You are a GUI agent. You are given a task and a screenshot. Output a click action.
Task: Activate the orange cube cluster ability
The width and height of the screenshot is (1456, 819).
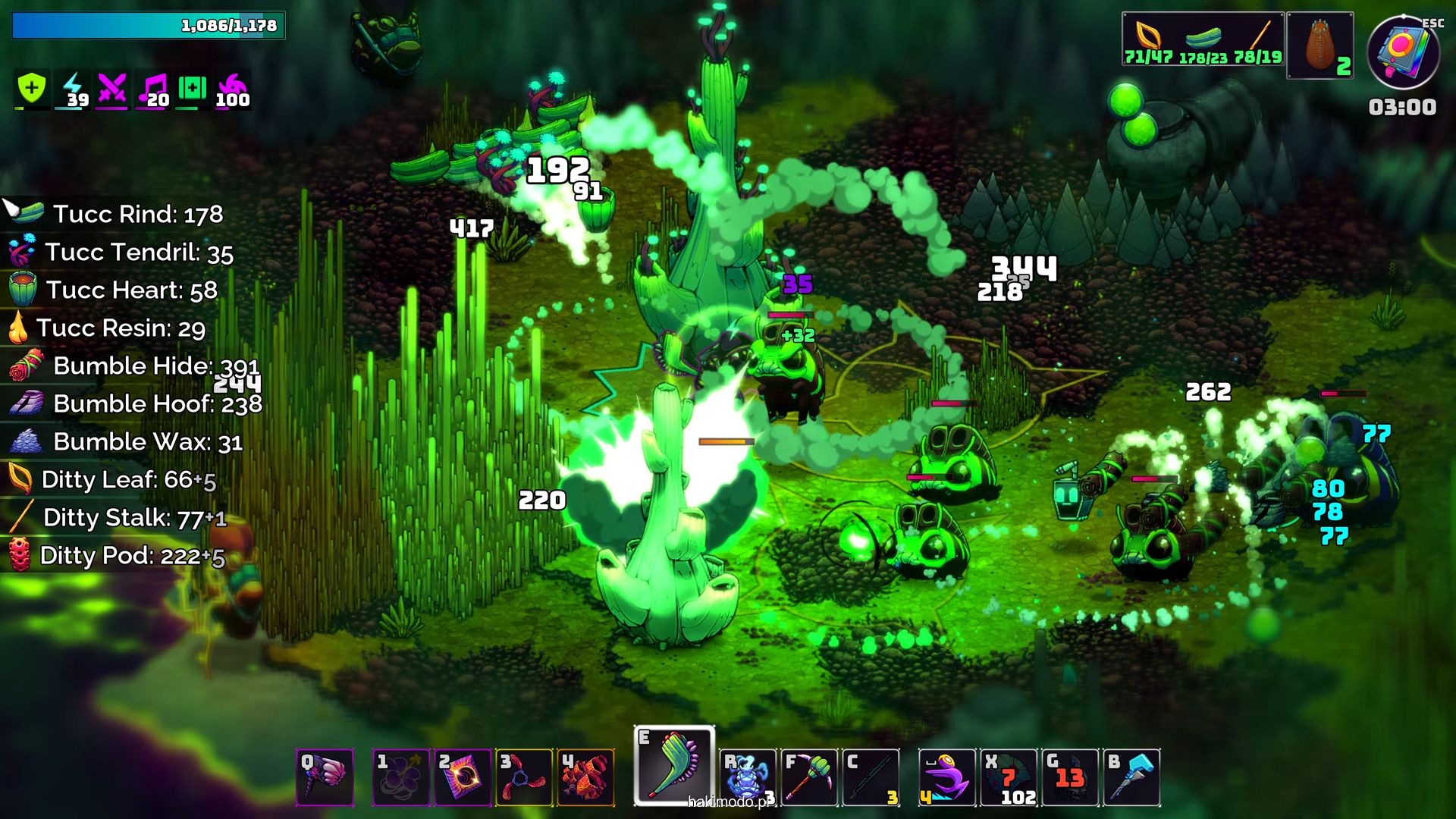[x=585, y=777]
